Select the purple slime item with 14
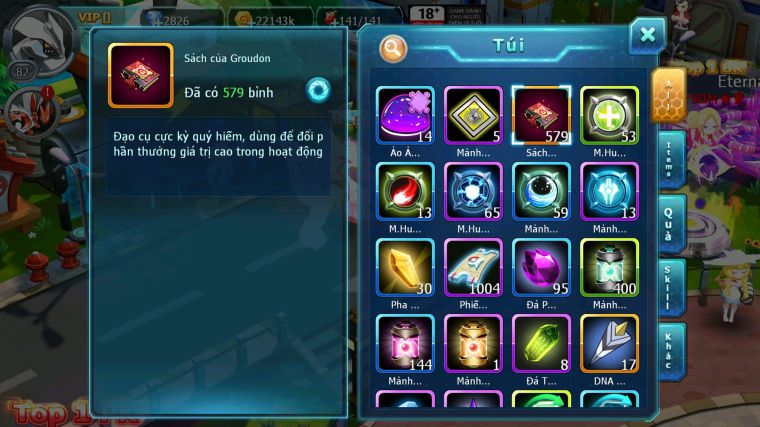The height and width of the screenshot is (427, 760). (x=405, y=115)
